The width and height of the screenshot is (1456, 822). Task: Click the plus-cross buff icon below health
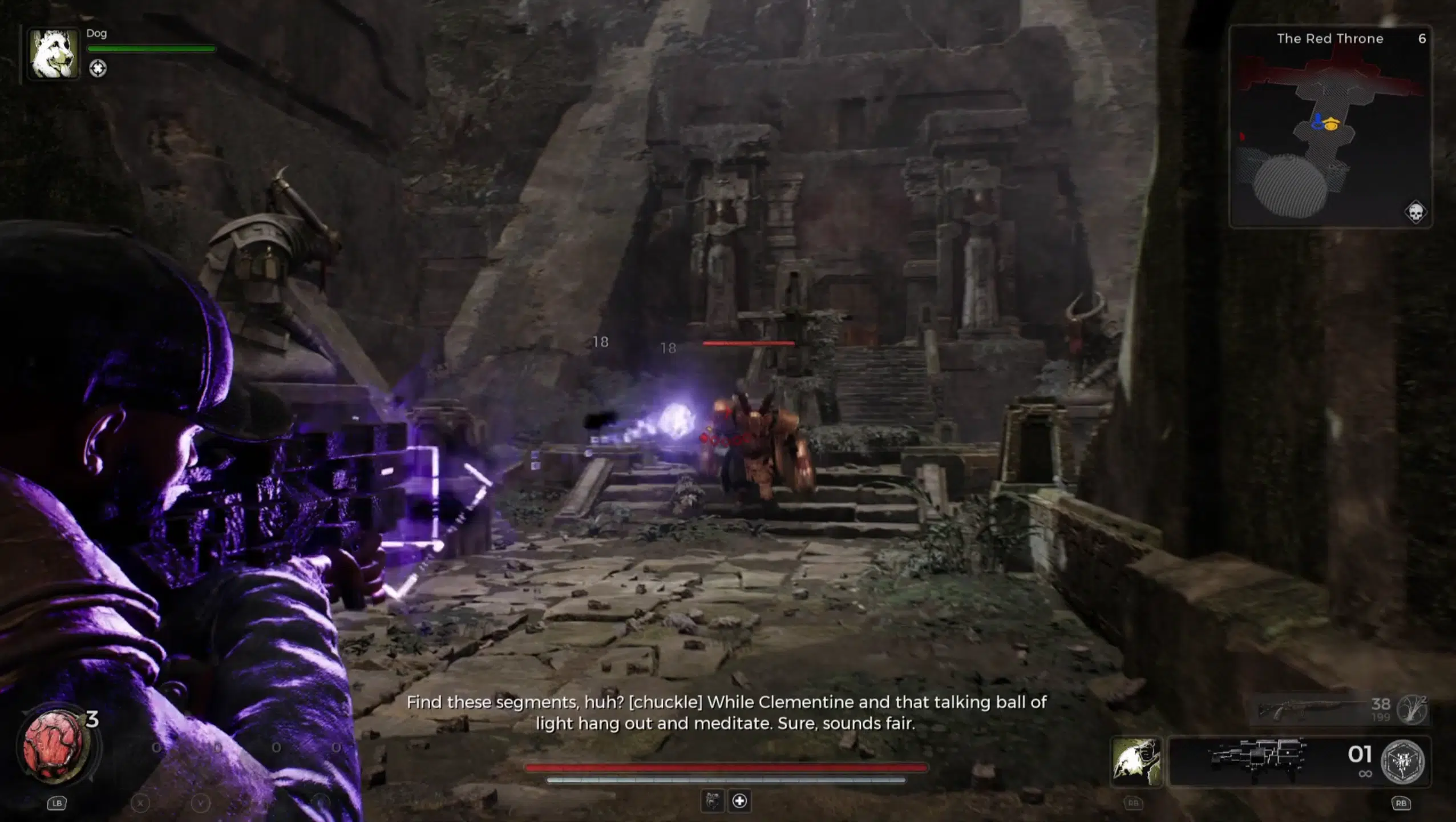pos(739,801)
